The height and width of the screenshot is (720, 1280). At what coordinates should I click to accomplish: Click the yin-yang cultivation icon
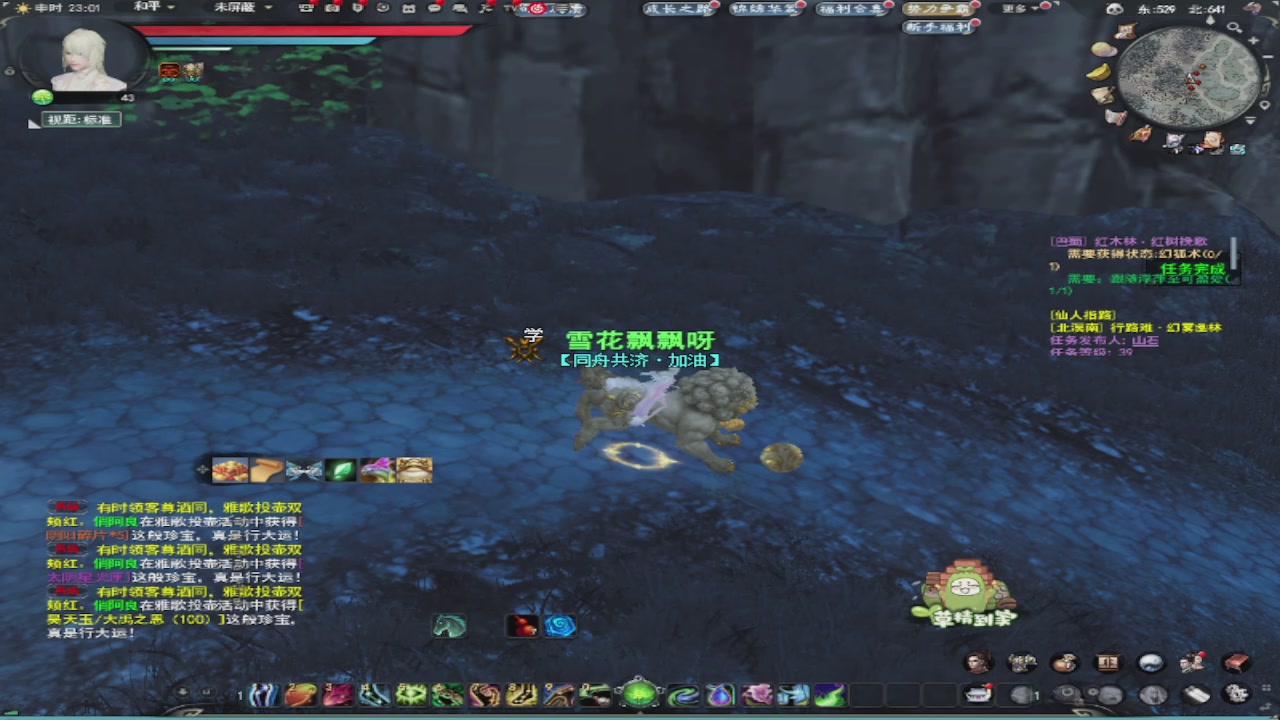click(1150, 663)
